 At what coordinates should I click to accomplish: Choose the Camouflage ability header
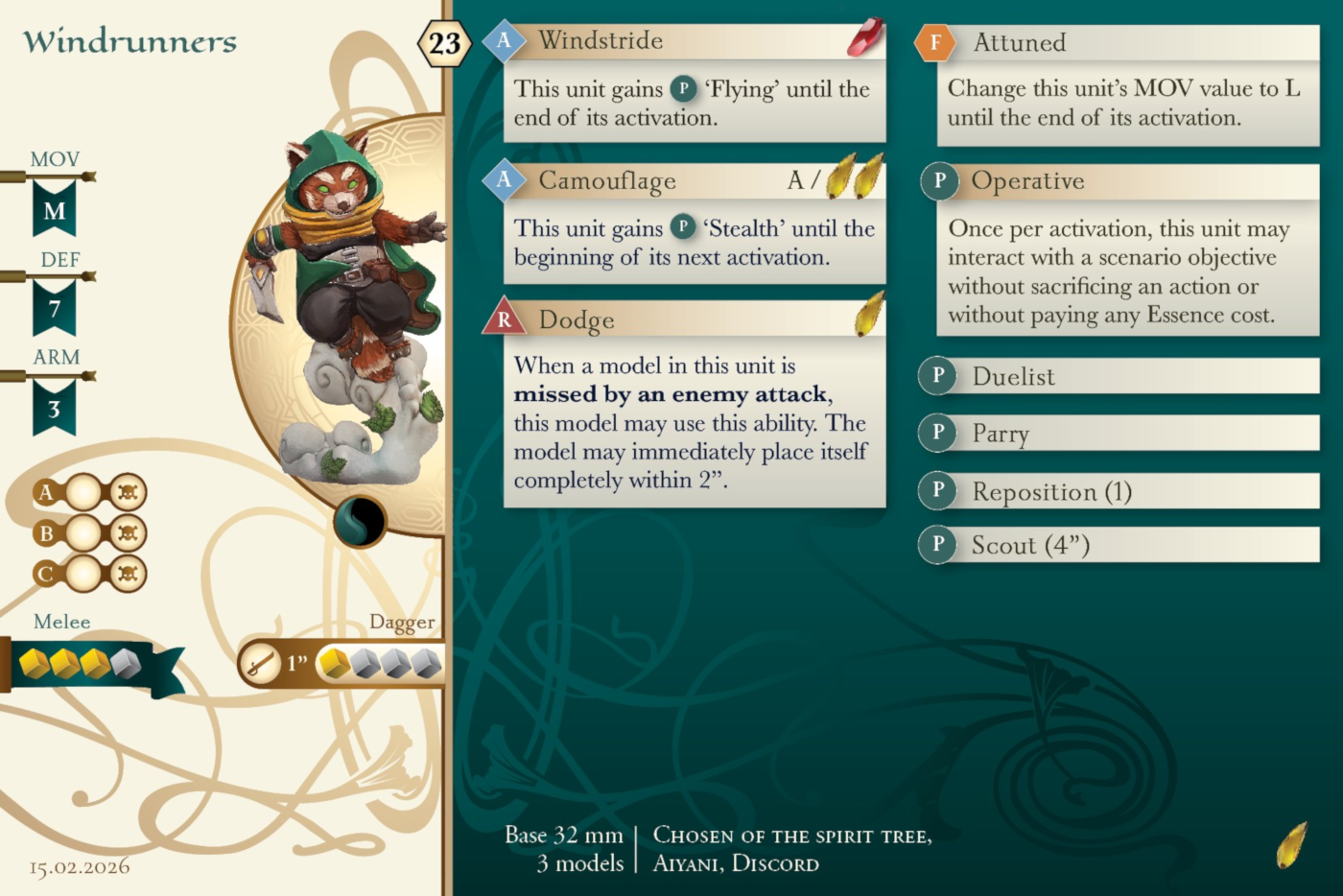[691, 180]
